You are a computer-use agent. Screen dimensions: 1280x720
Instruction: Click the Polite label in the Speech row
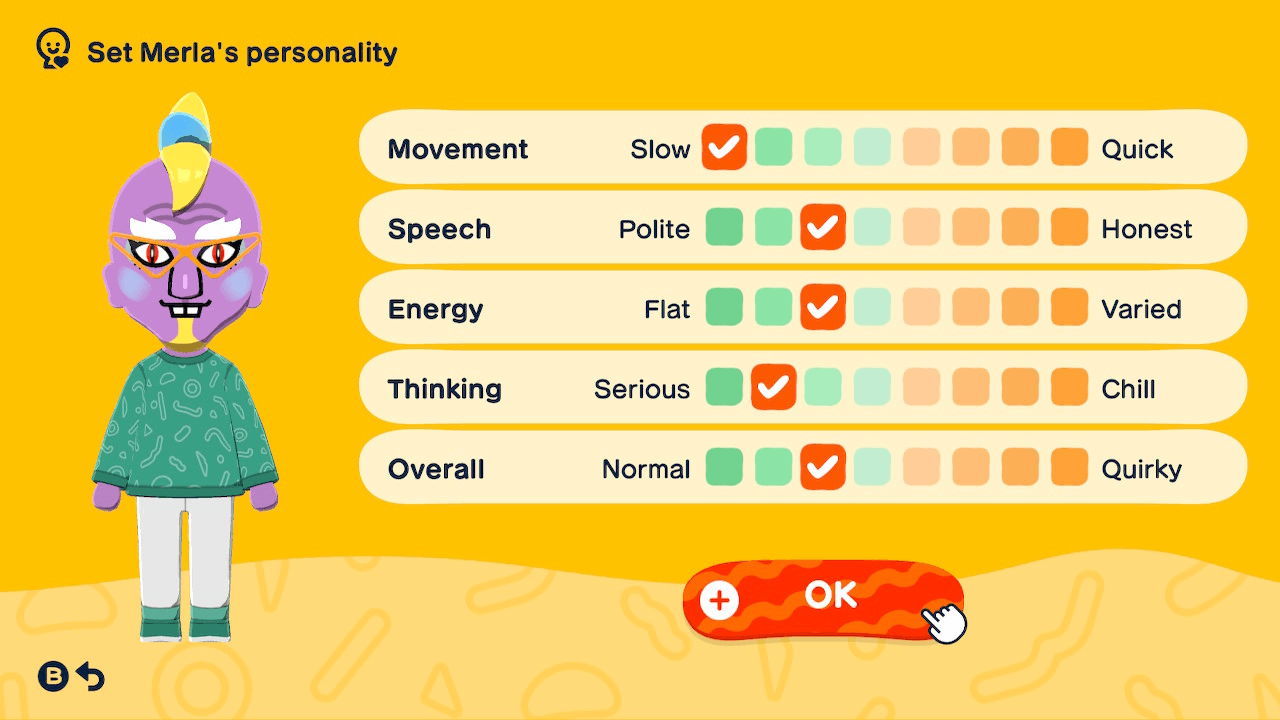pos(655,227)
